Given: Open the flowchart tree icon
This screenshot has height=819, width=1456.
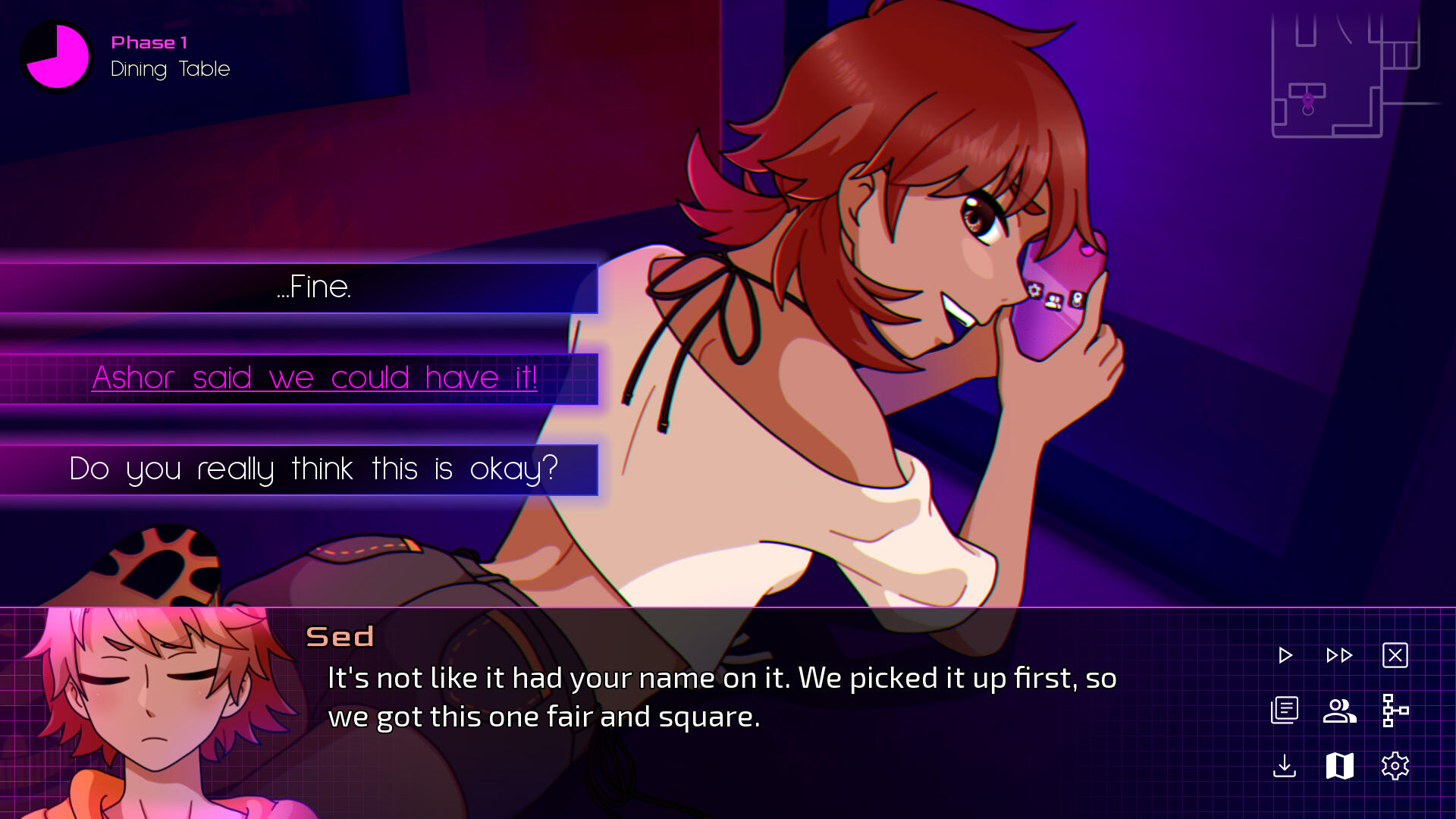Looking at the screenshot, I should [1395, 711].
